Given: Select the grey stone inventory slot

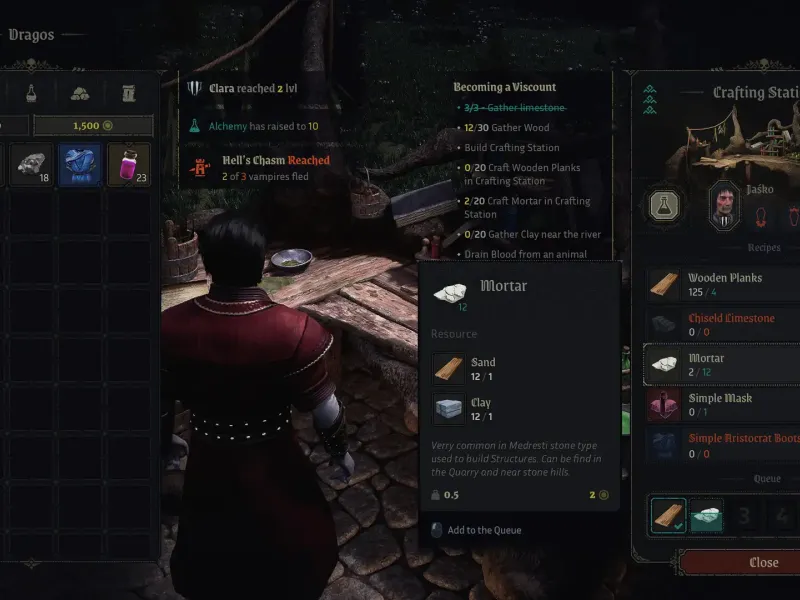Looking at the screenshot, I should (x=32, y=164).
